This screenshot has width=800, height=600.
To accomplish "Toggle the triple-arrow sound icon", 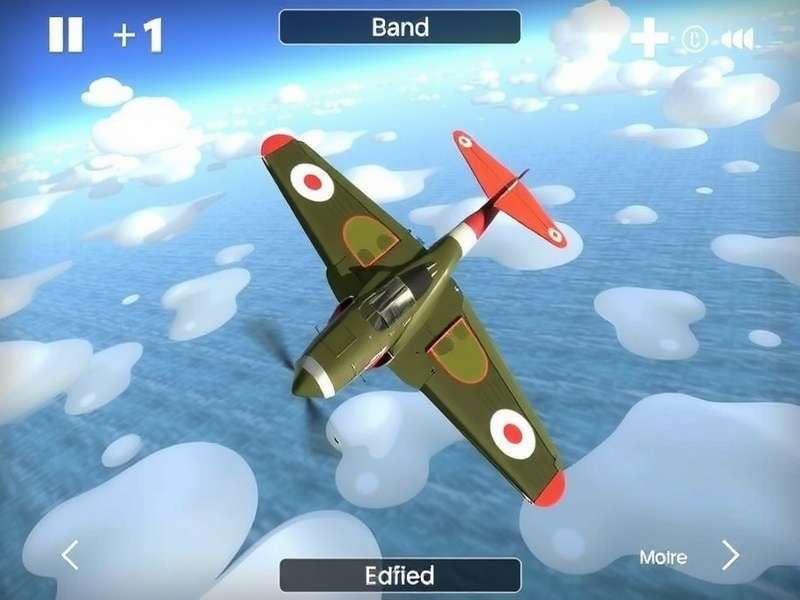I will point(737,39).
